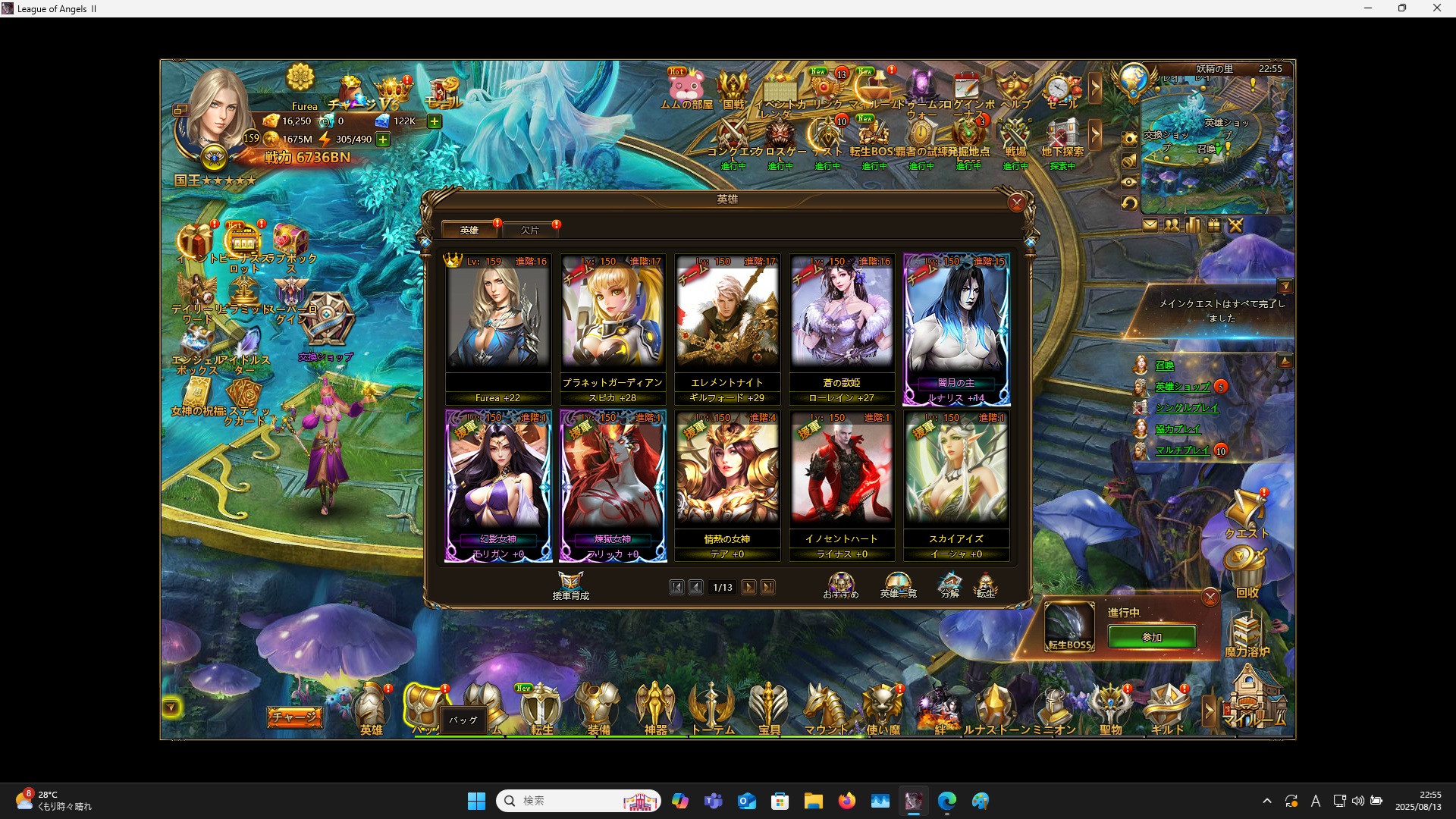1456x819 pixels.
Task: Open Firefox from the taskbar
Action: click(x=847, y=800)
